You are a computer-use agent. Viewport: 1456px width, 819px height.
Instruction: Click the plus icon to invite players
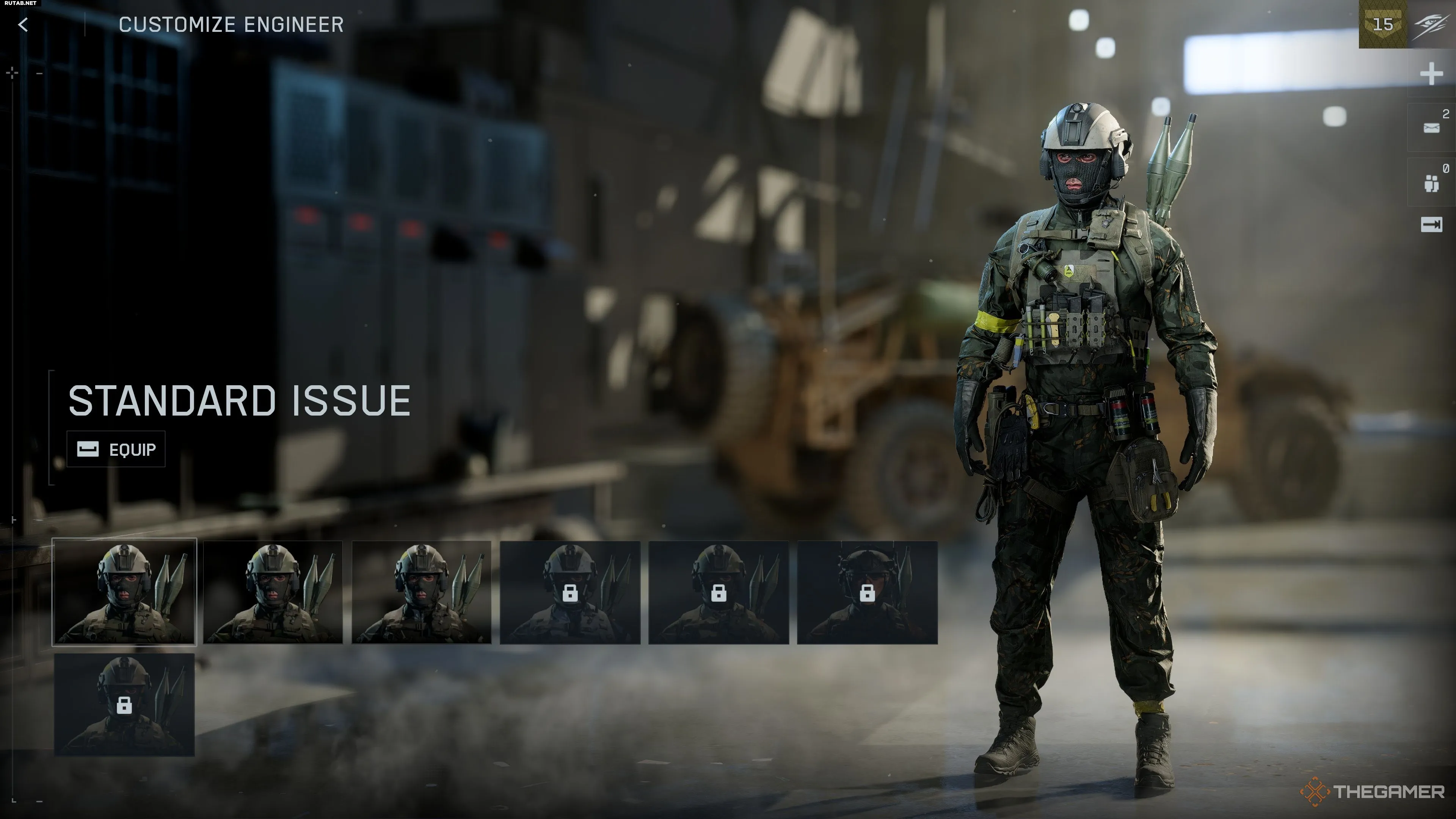[1431, 74]
